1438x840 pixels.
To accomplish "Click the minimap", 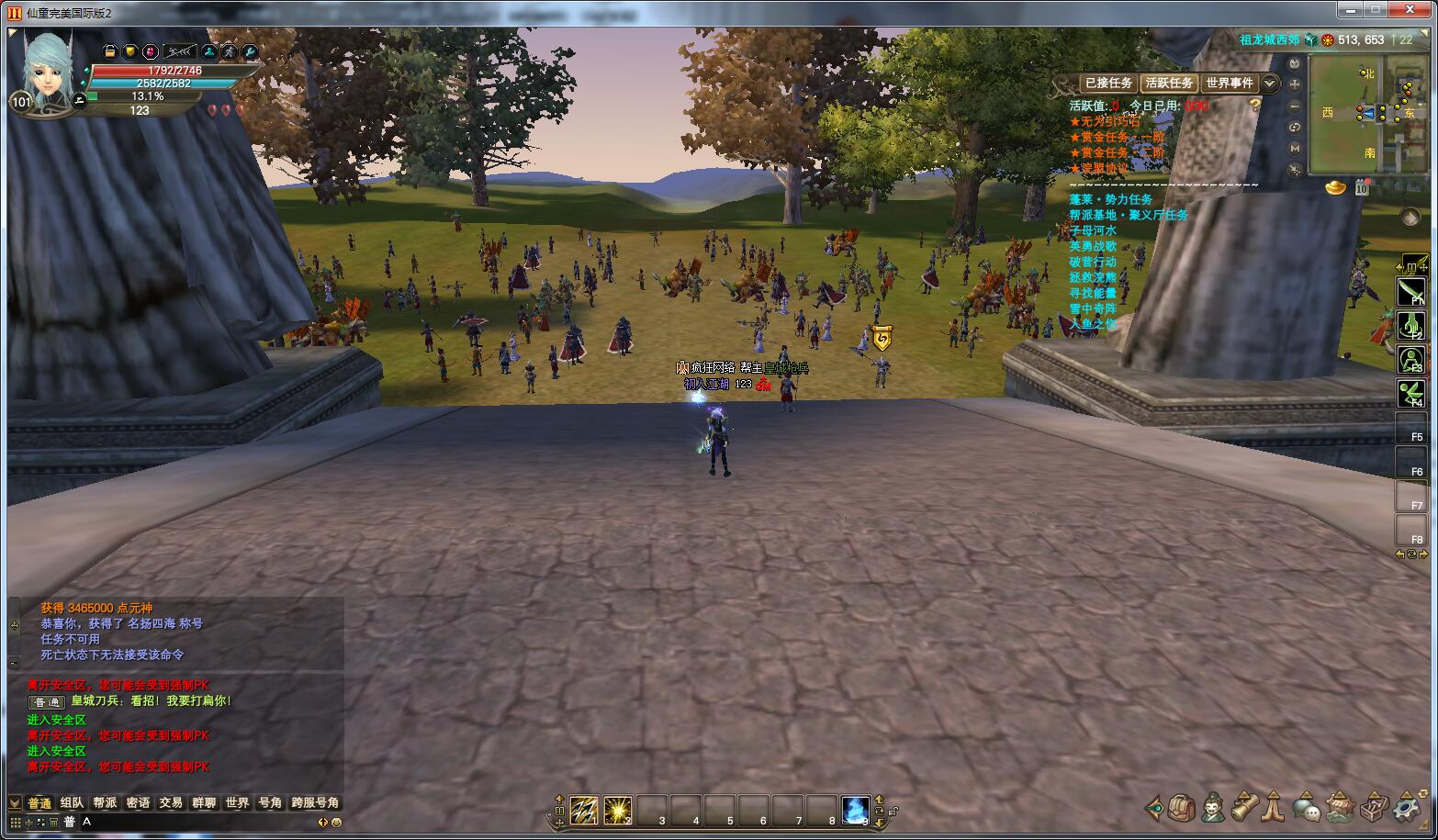I will [x=1368, y=114].
